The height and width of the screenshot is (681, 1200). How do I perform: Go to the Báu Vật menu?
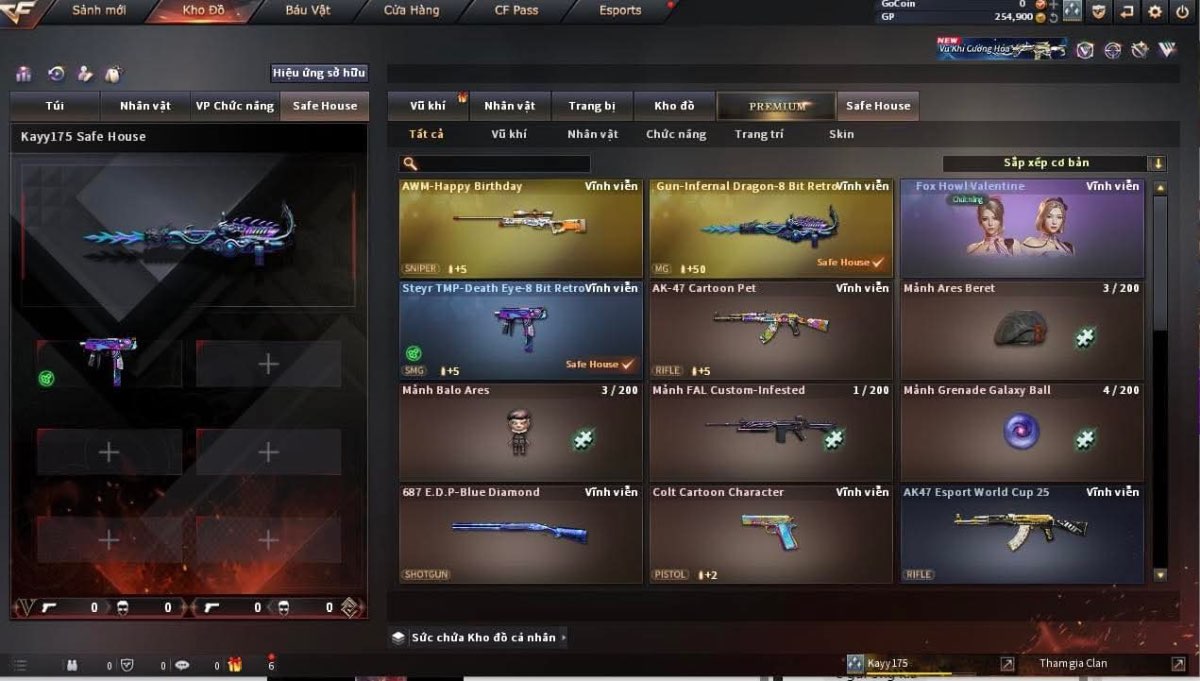click(x=309, y=11)
